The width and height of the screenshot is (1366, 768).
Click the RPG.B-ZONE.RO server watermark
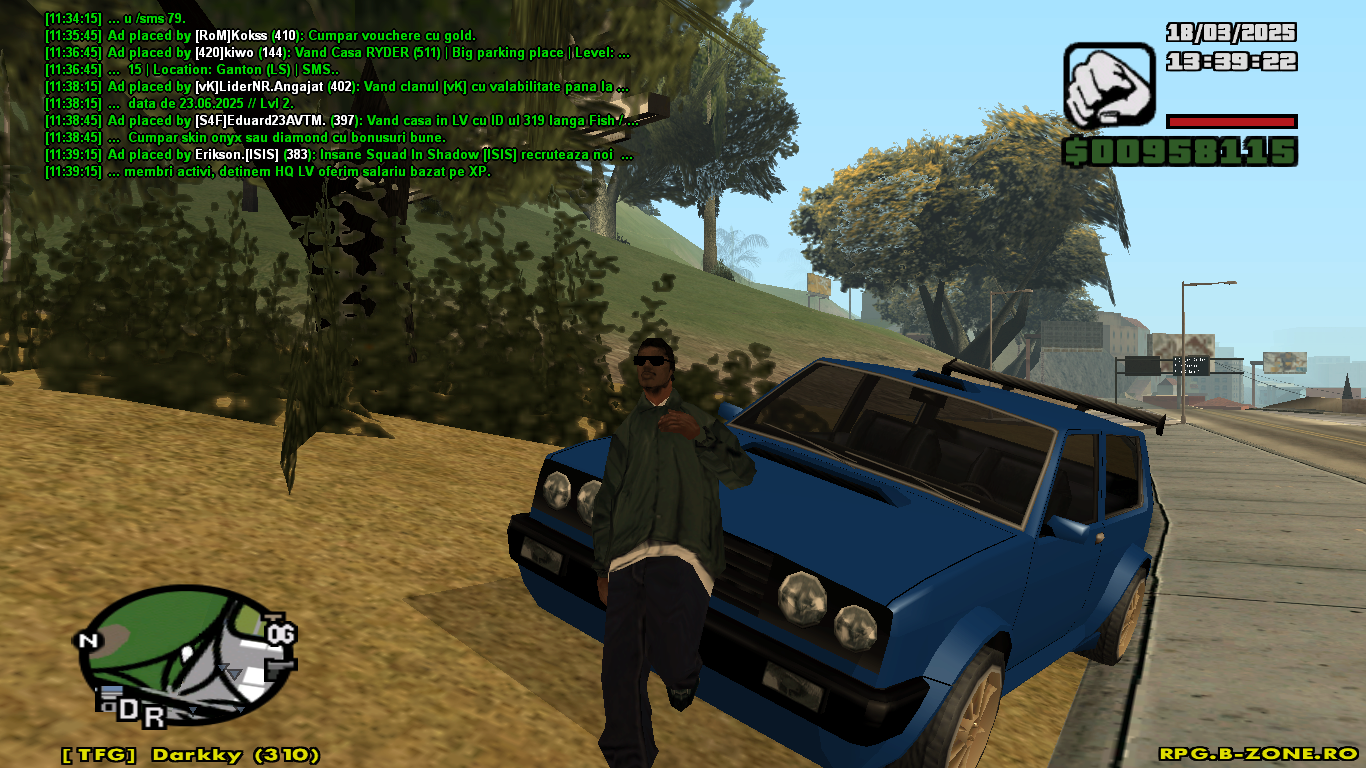click(1256, 753)
